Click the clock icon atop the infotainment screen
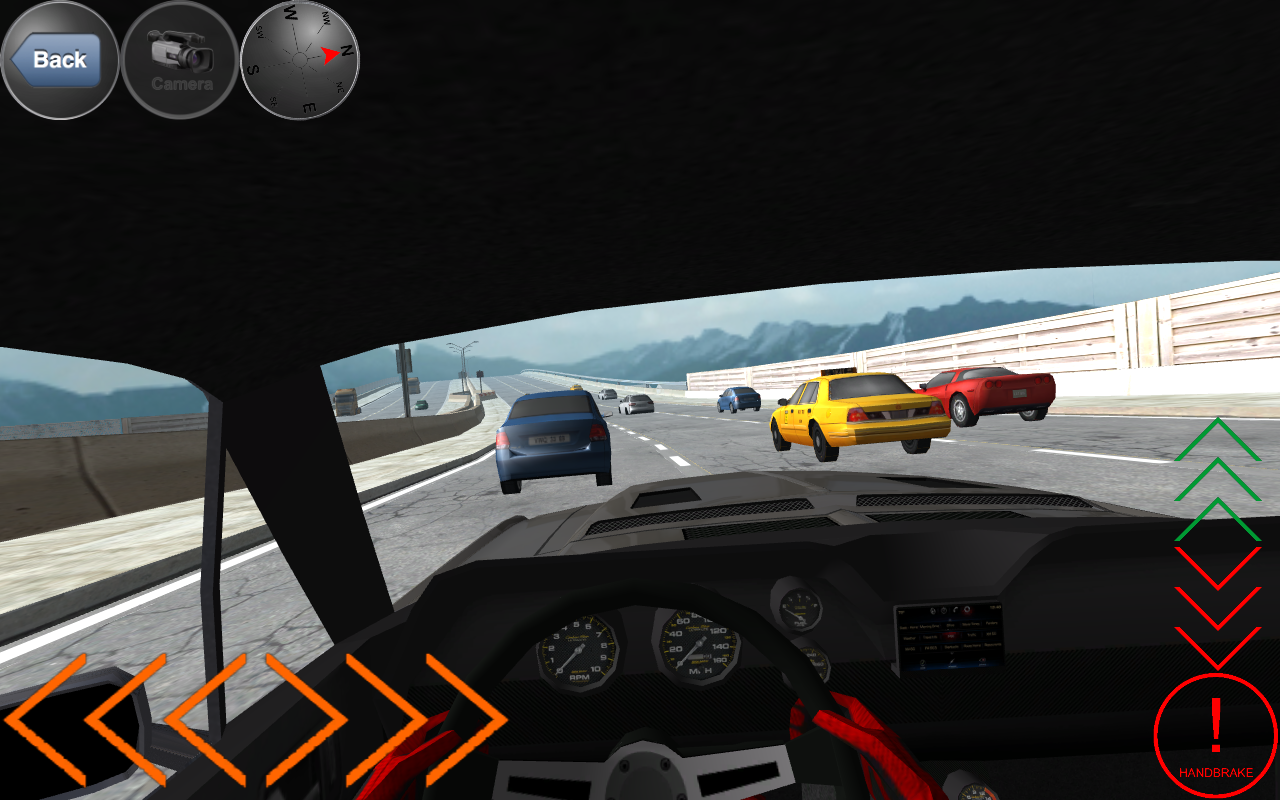The width and height of the screenshot is (1280, 800). pyautogui.click(x=944, y=610)
